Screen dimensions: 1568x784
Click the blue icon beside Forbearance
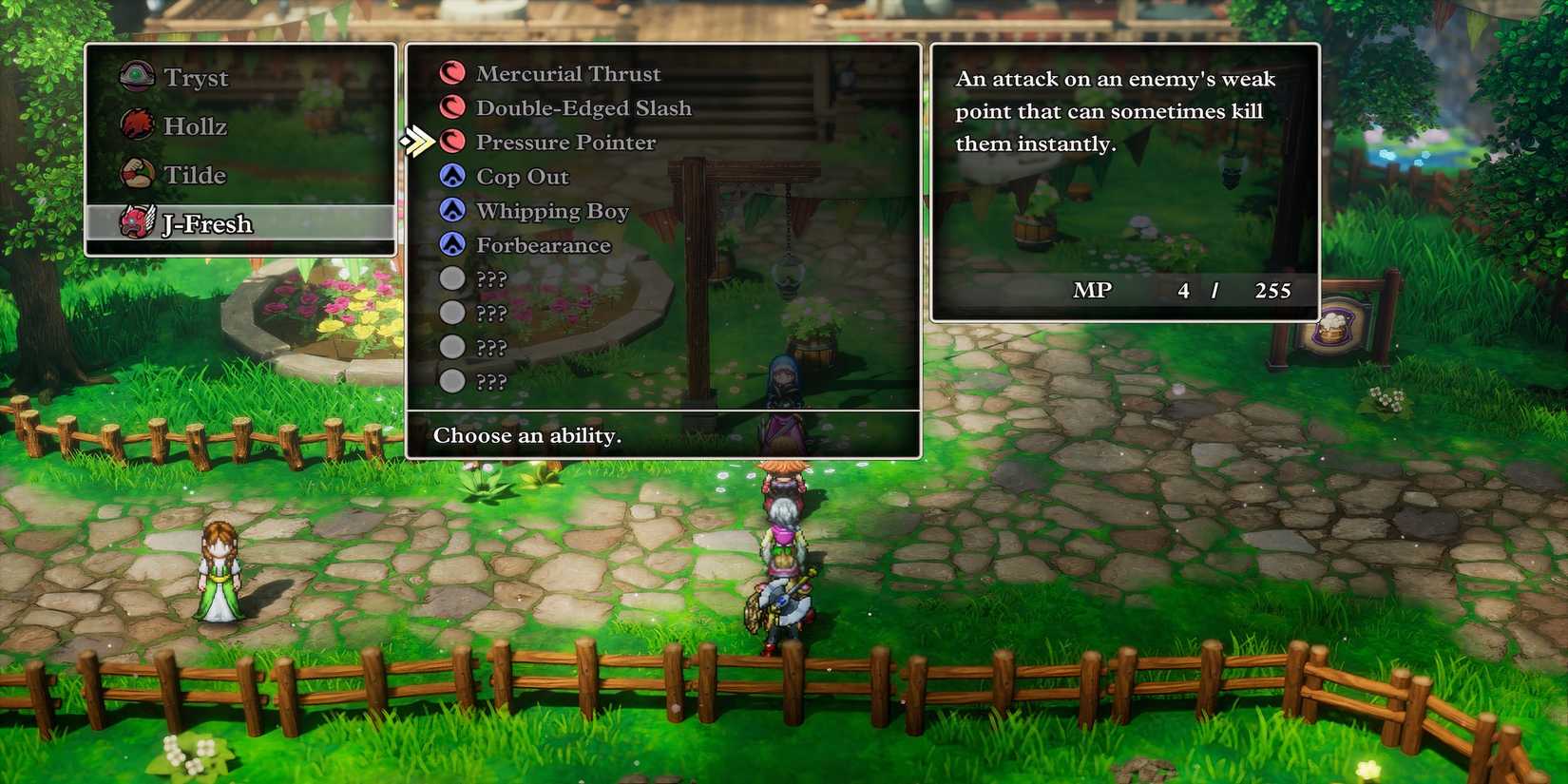(x=452, y=244)
